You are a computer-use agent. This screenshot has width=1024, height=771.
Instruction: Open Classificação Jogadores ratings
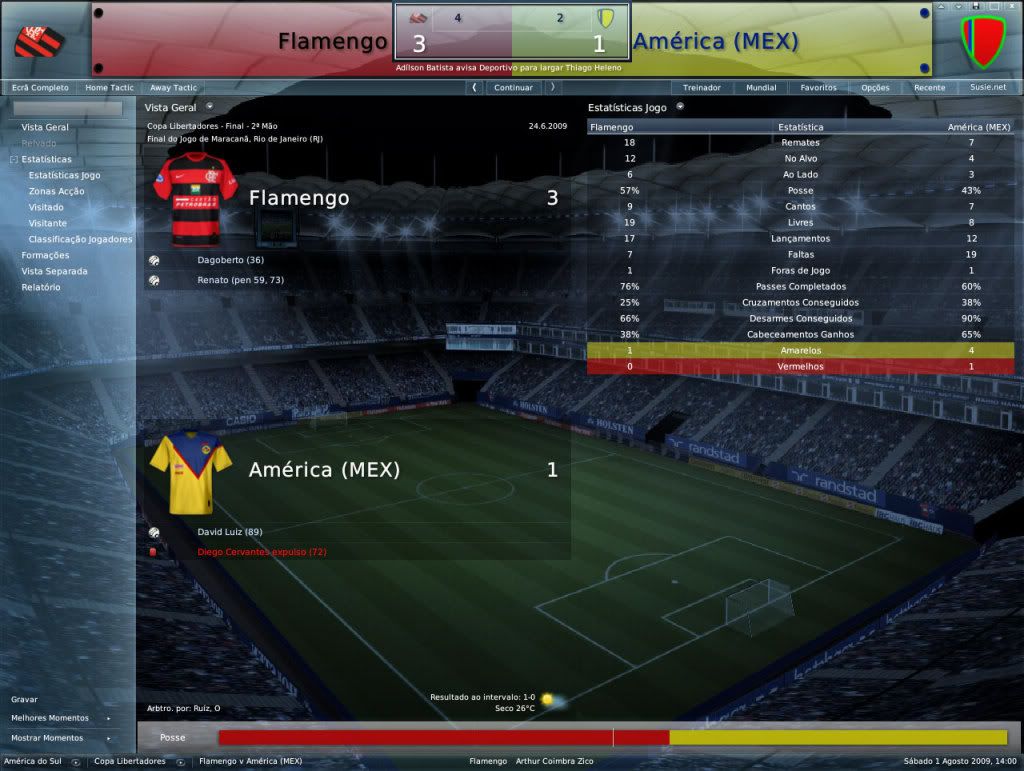tap(80, 239)
